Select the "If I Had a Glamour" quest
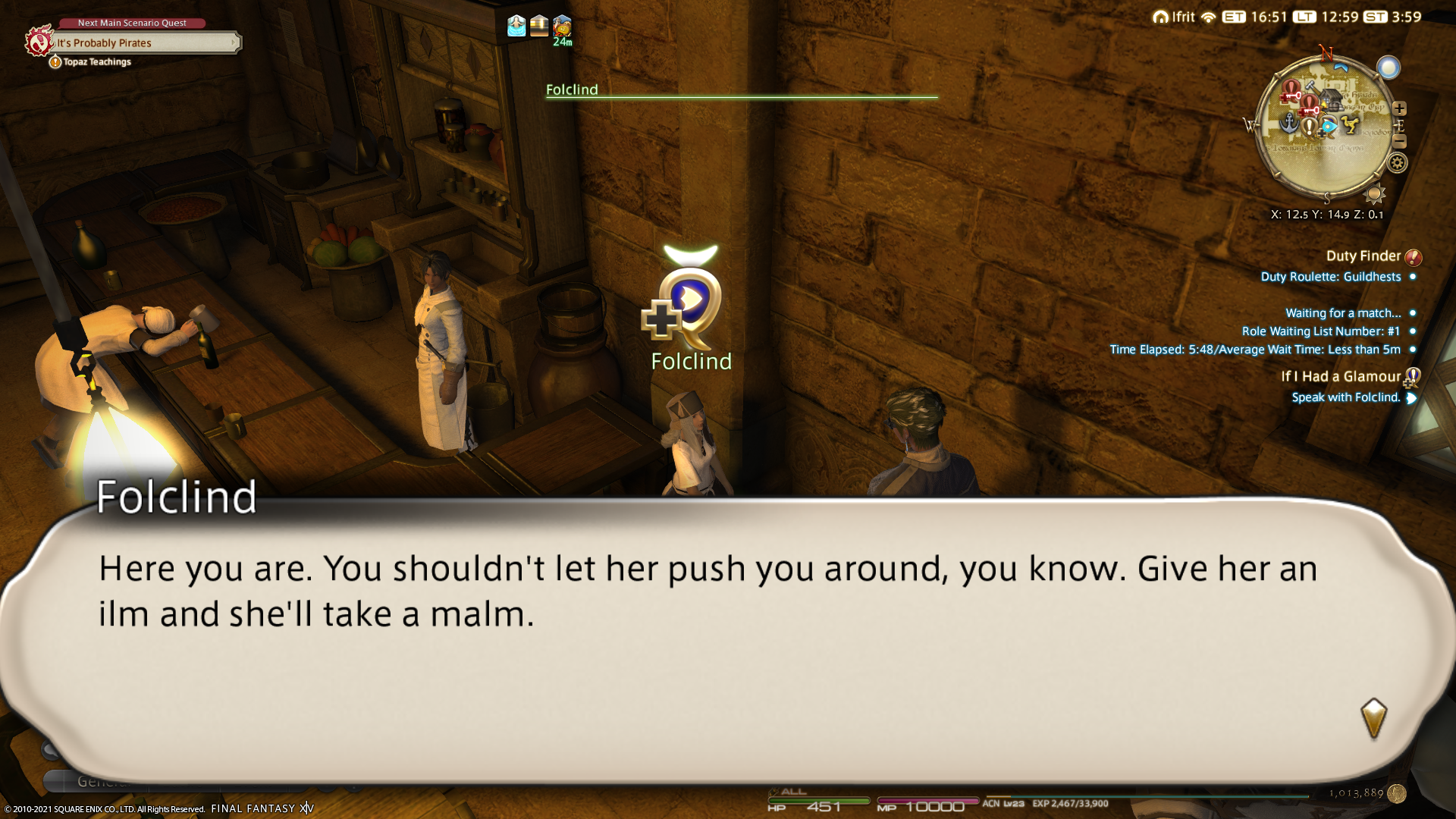This screenshot has height=819, width=1456. (x=1341, y=377)
